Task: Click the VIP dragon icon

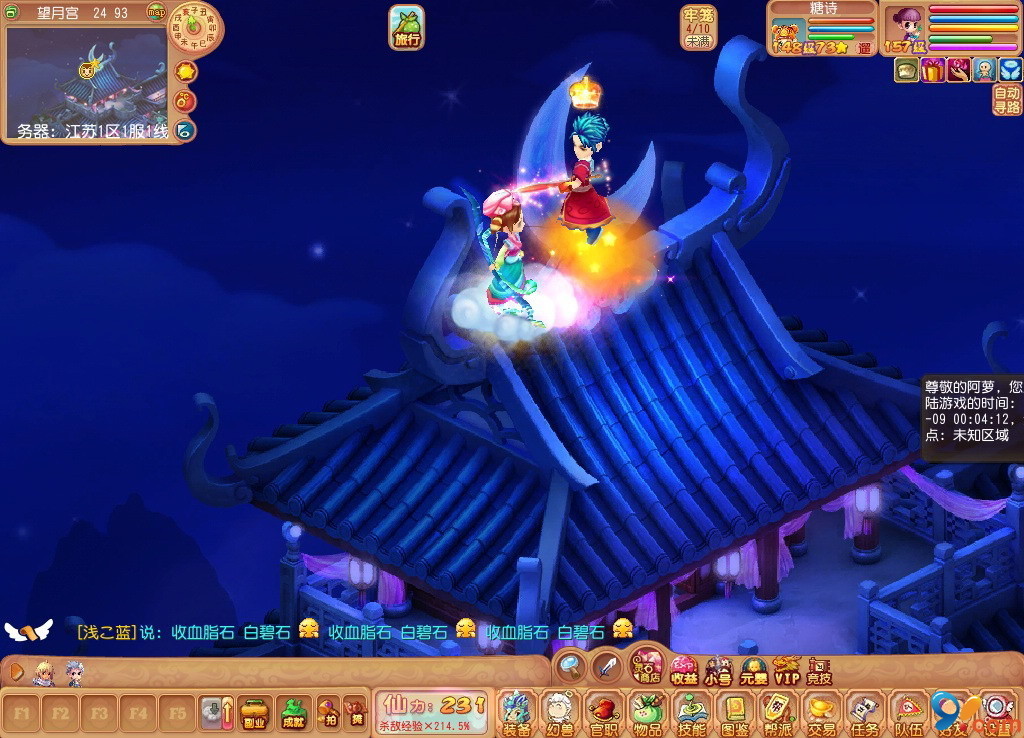Action: [x=787, y=670]
